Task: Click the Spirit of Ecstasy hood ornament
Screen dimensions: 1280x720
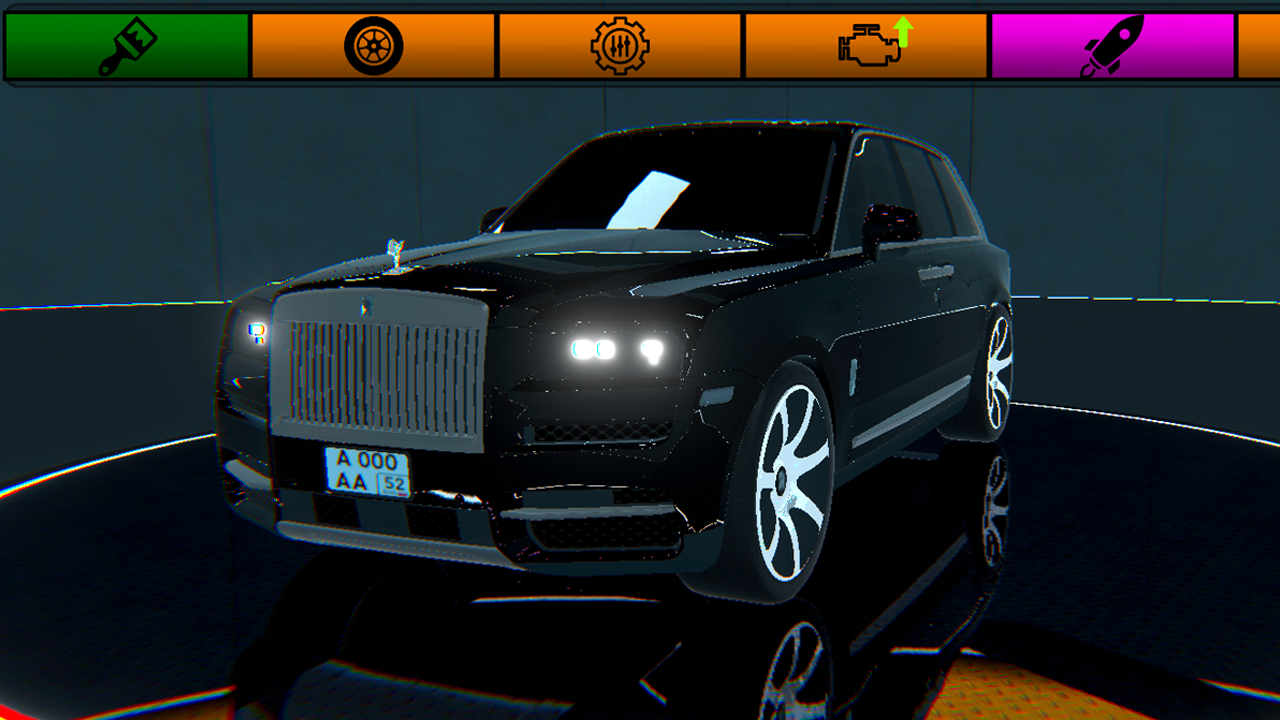Action: pos(396,250)
